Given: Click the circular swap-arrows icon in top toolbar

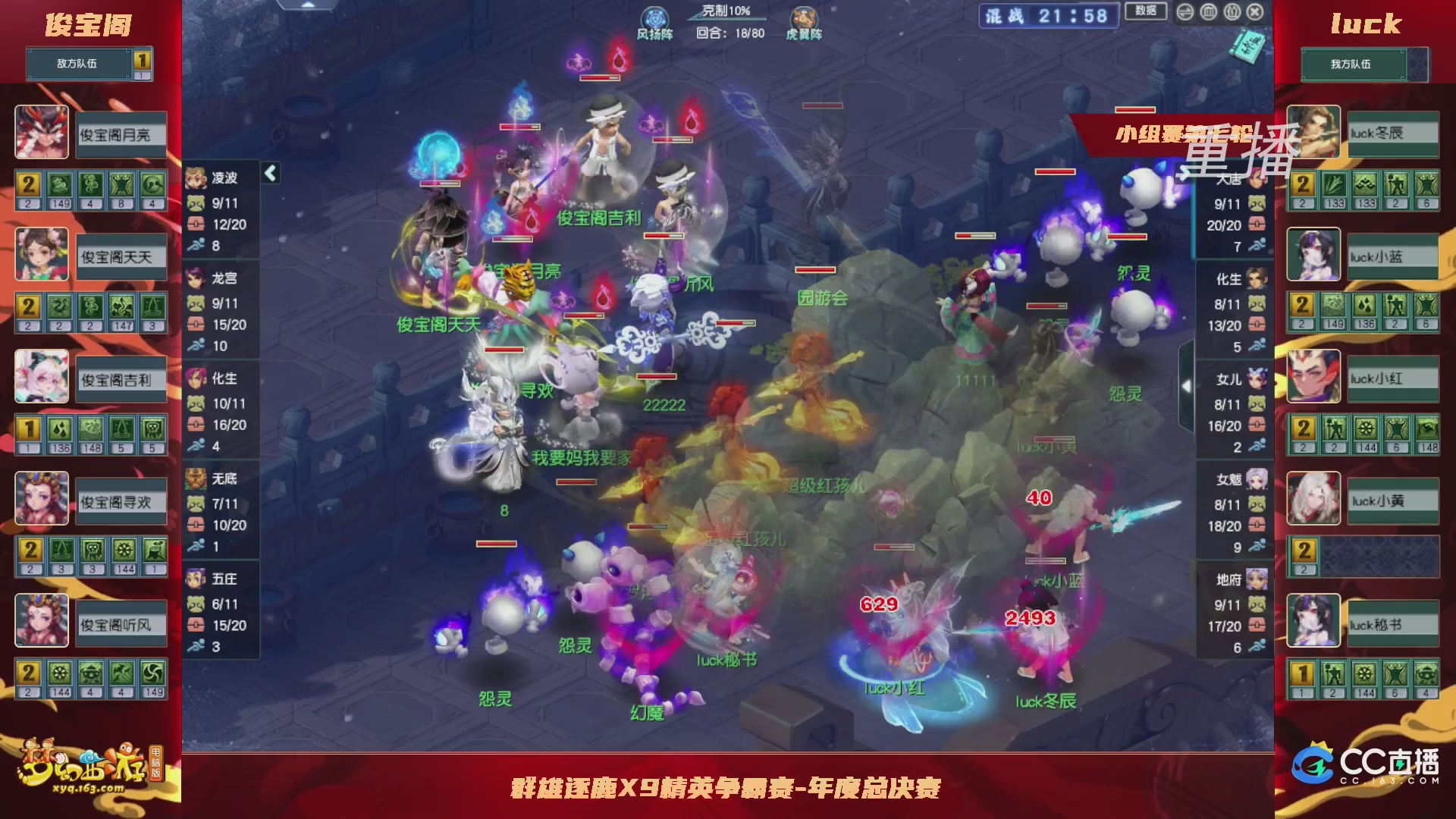Looking at the screenshot, I should pos(1185,11).
